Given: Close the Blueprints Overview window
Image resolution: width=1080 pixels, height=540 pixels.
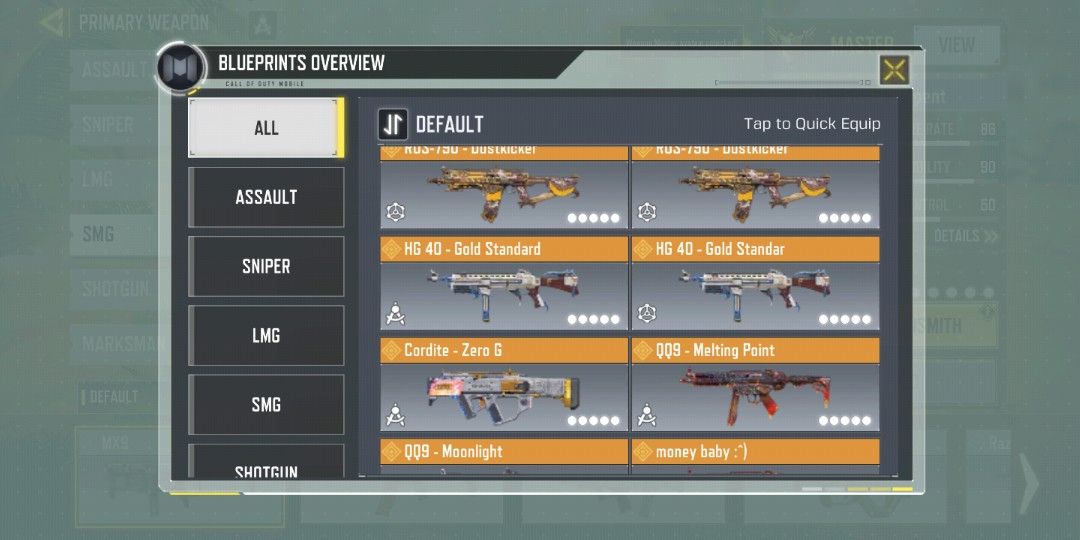Looking at the screenshot, I should (894, 70).
